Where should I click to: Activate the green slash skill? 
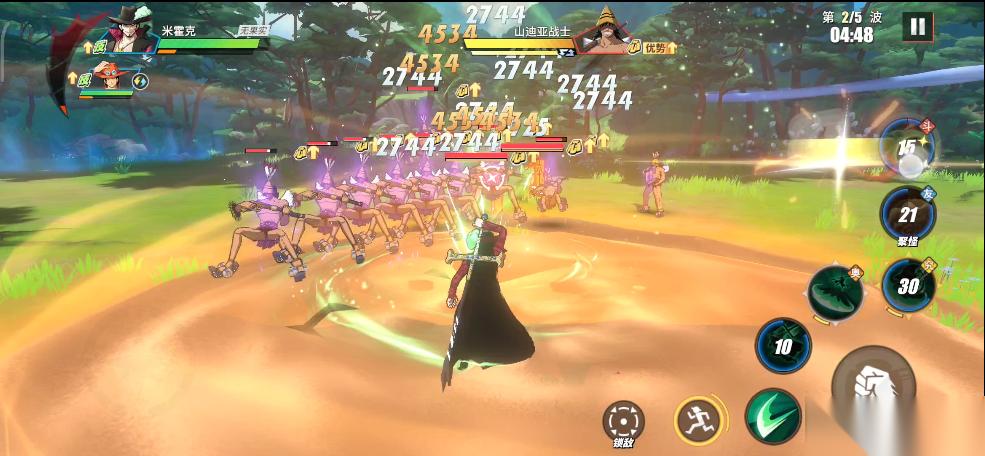(773, 418)
